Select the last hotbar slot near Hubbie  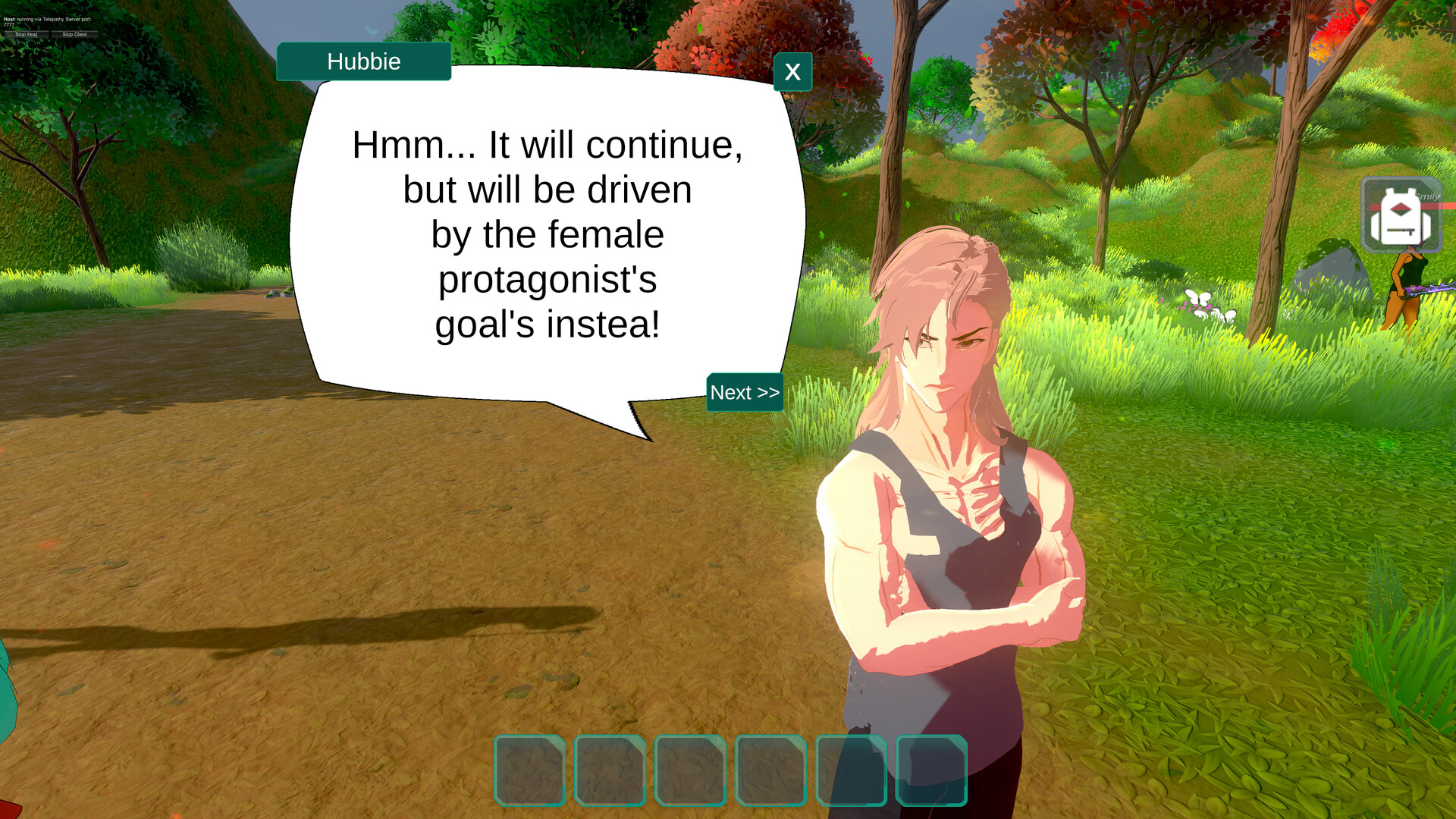932,770
